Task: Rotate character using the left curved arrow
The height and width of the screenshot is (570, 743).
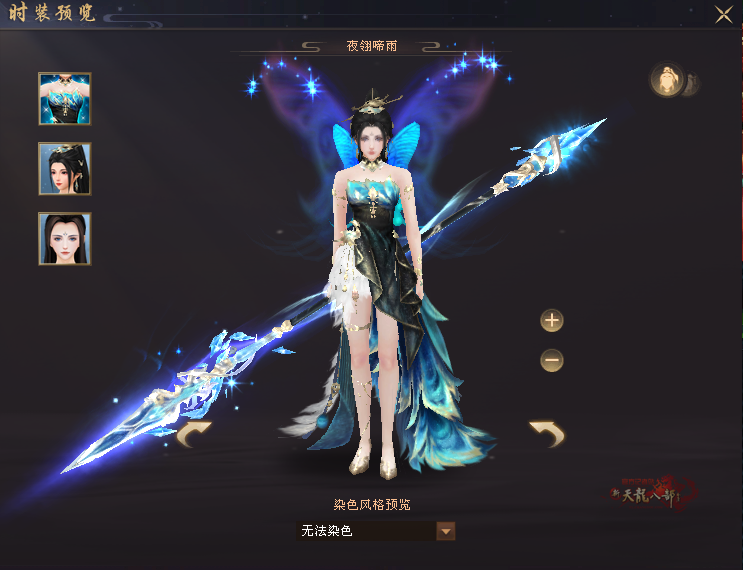Action: point(194,434)
